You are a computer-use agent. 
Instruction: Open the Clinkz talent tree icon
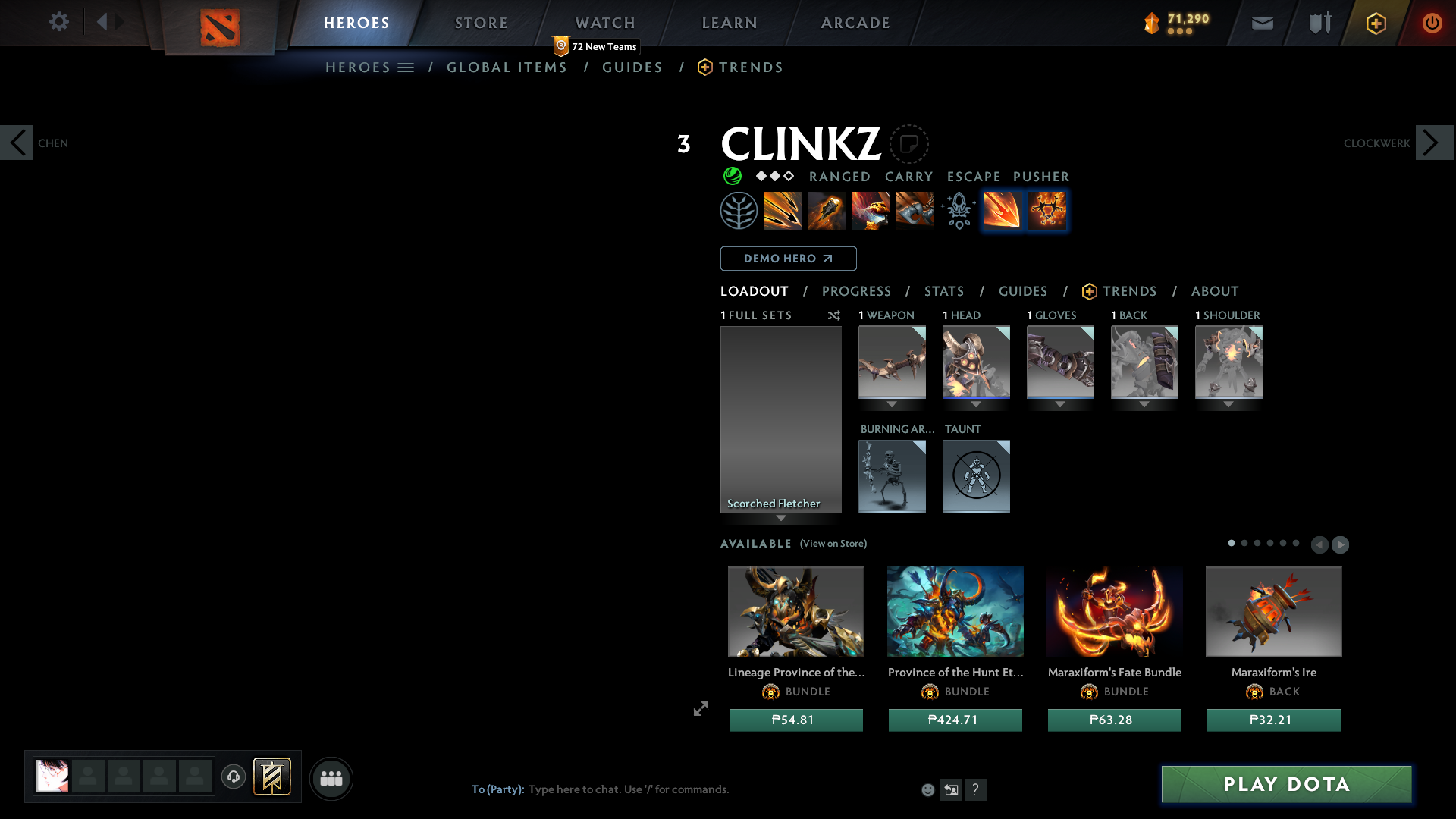pyautogui.click(x=739, y=210)
